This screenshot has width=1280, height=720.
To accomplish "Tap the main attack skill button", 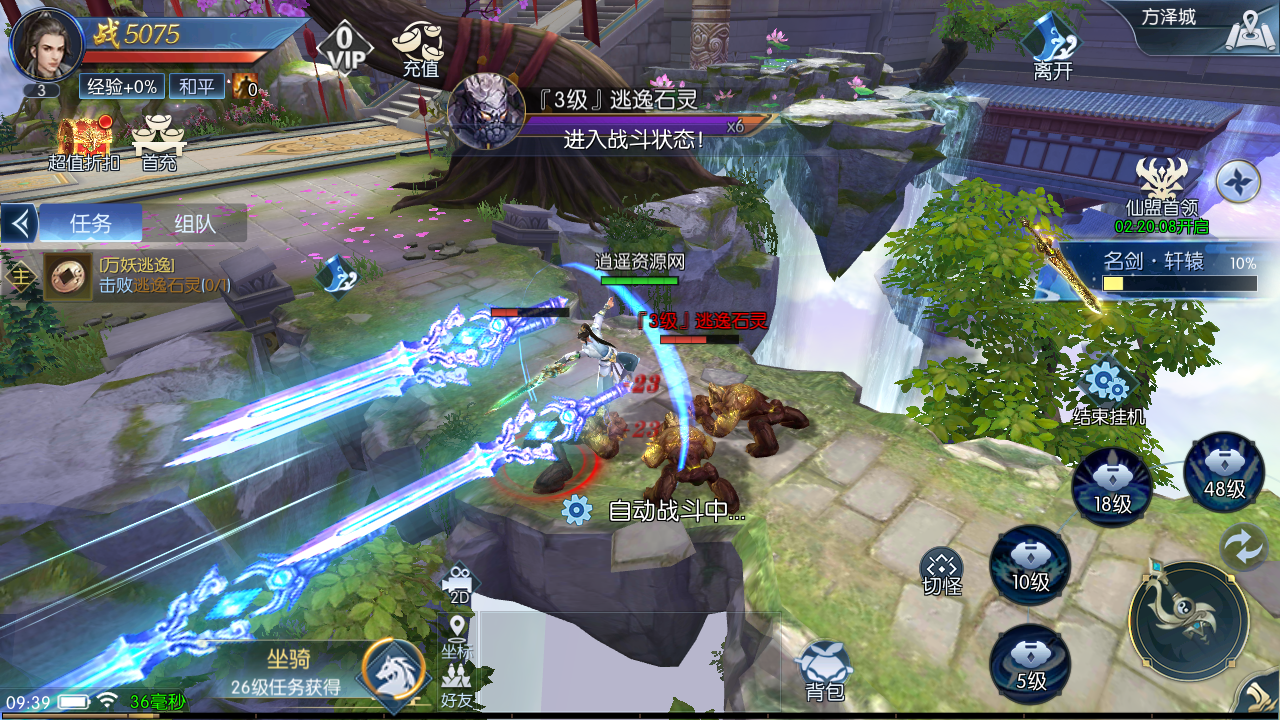I will [x=1189, y=621].
